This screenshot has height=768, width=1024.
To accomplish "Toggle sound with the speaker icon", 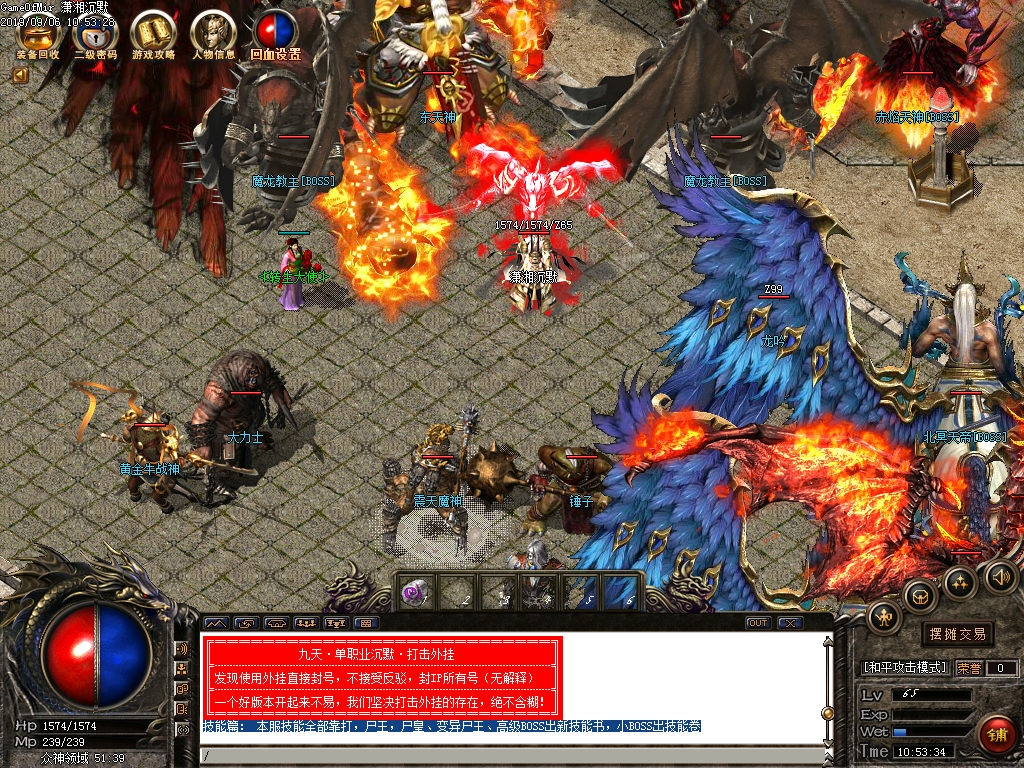I will 1000,575.
